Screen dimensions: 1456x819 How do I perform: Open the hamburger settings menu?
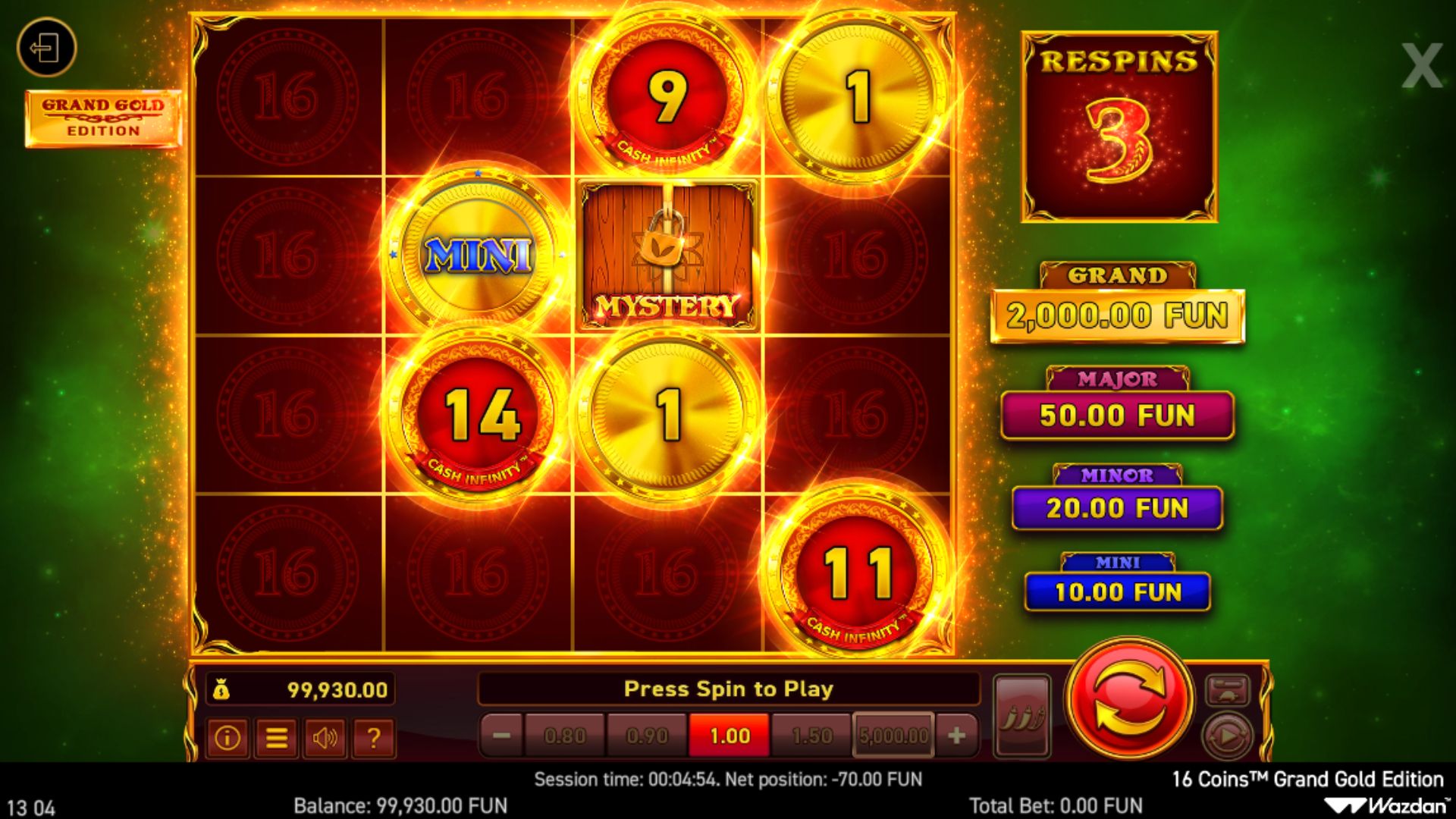[x=276, y=738]
